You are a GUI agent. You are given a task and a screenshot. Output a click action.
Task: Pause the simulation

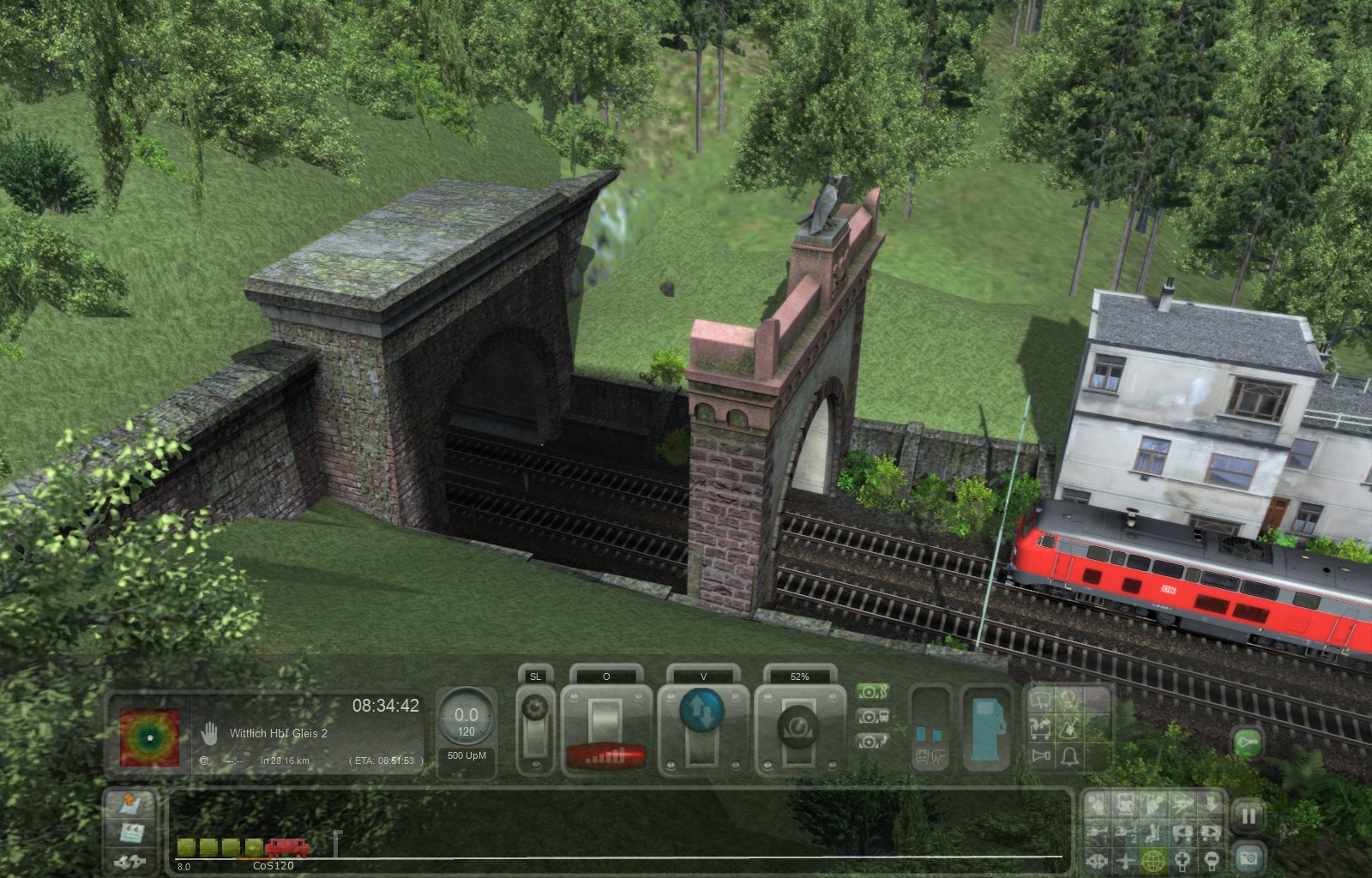click(1249, 816)
